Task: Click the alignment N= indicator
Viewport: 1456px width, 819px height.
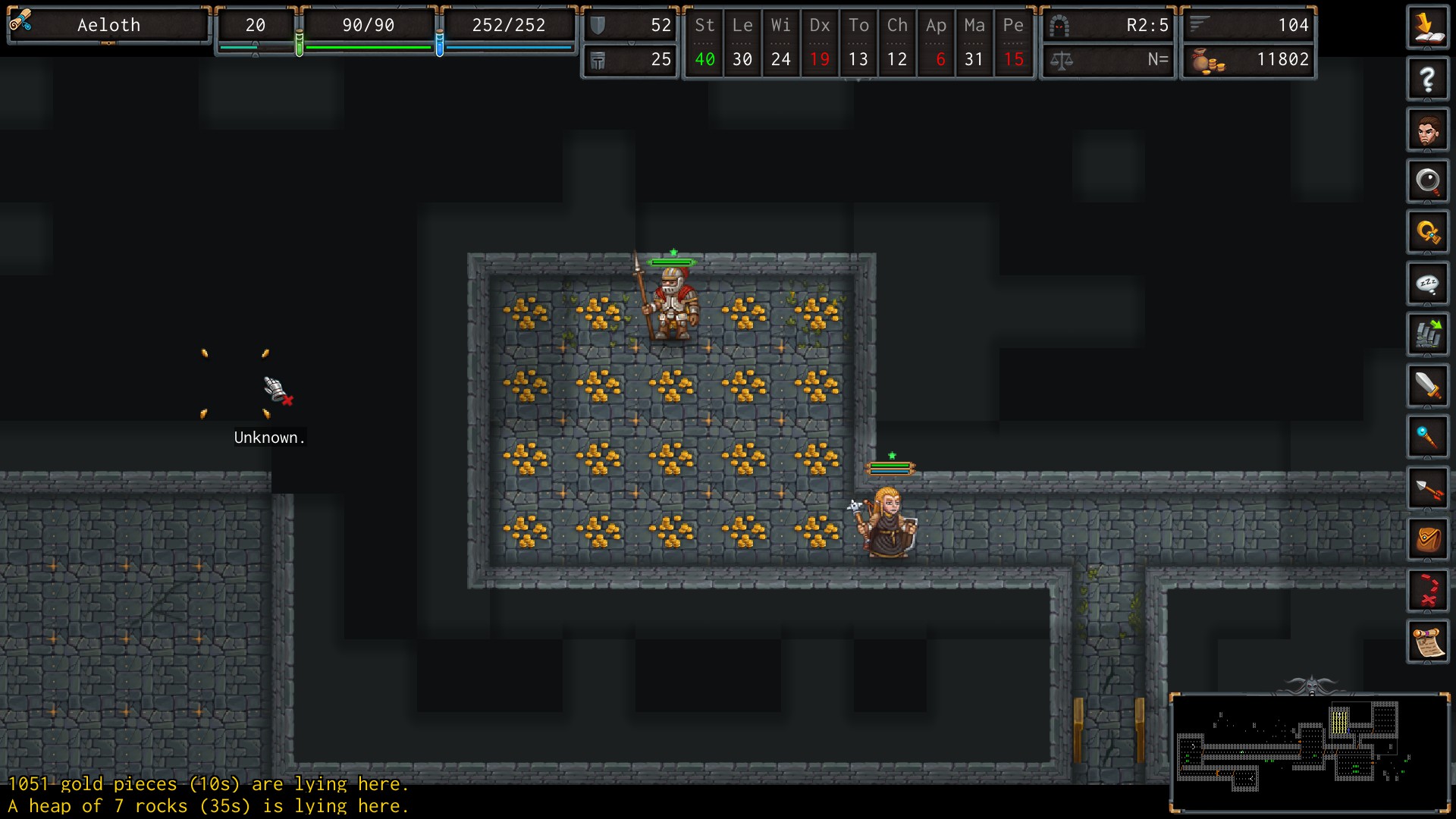Action: (x=1107, y=60)
